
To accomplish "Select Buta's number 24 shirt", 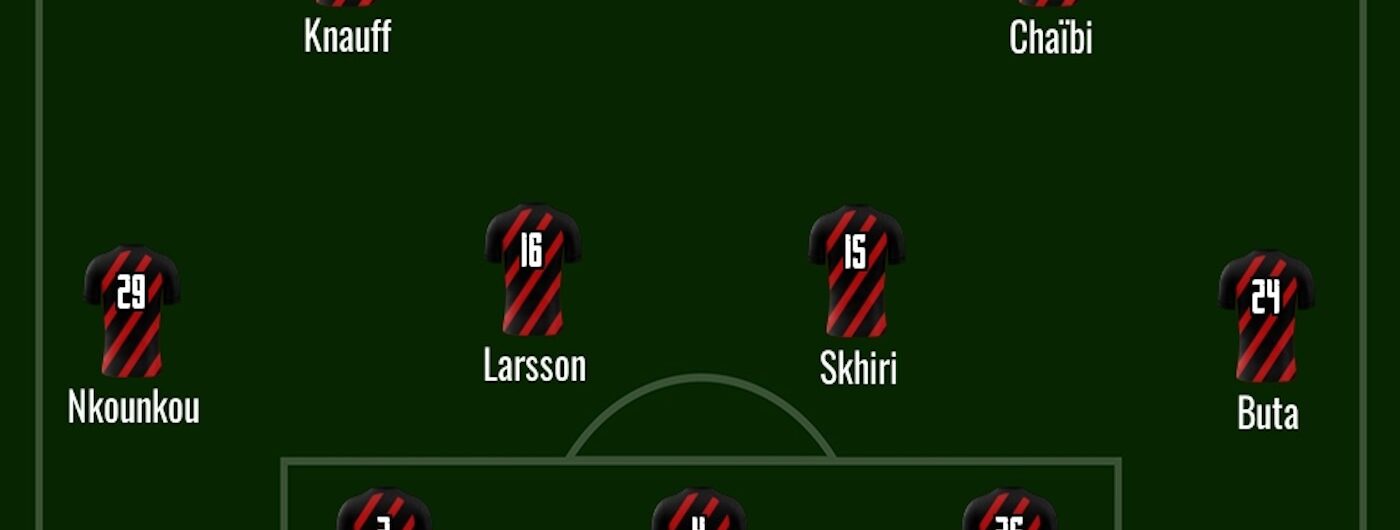I will point(1266,315).
